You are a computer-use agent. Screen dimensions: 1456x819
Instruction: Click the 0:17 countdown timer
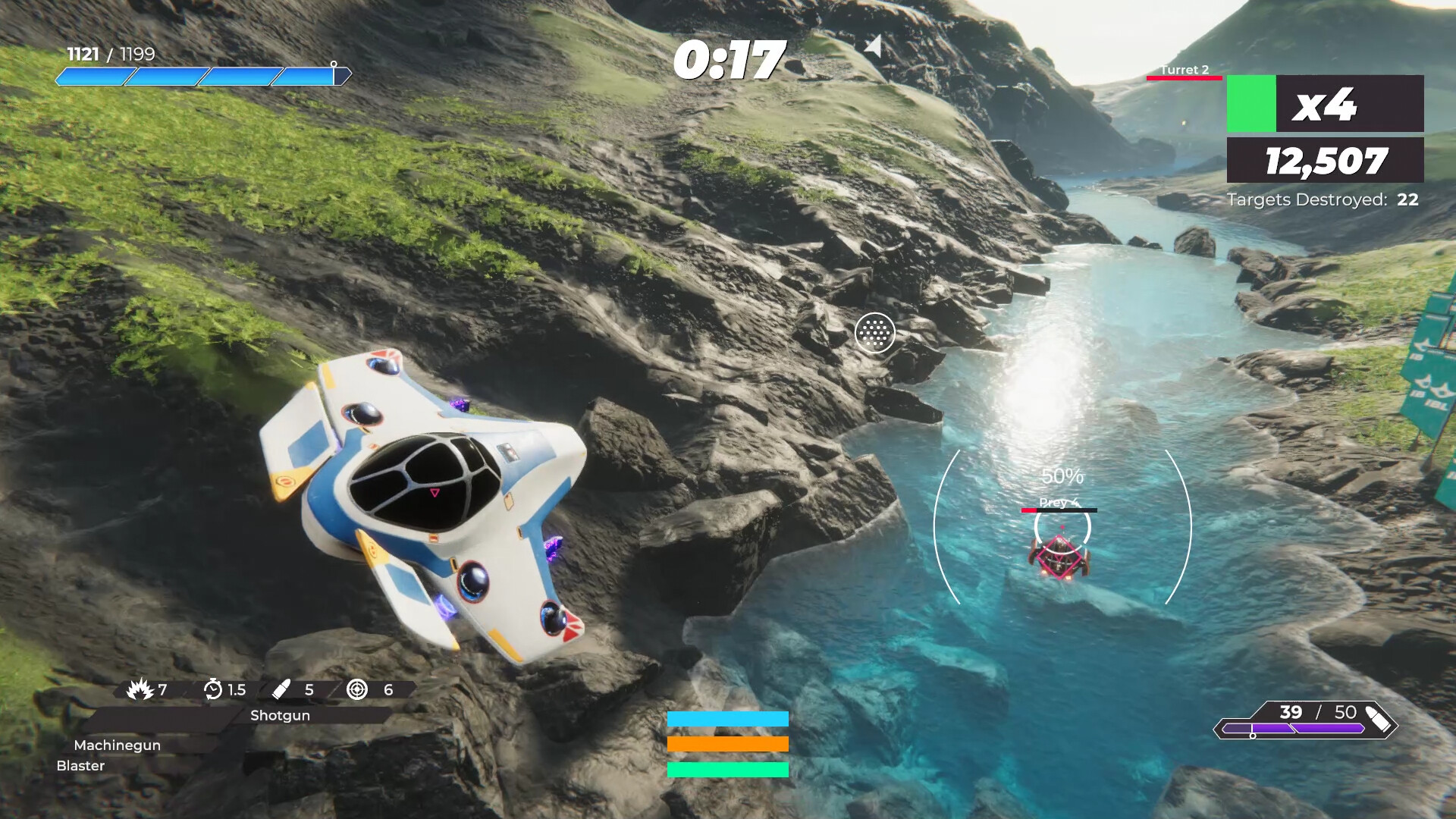733,57
